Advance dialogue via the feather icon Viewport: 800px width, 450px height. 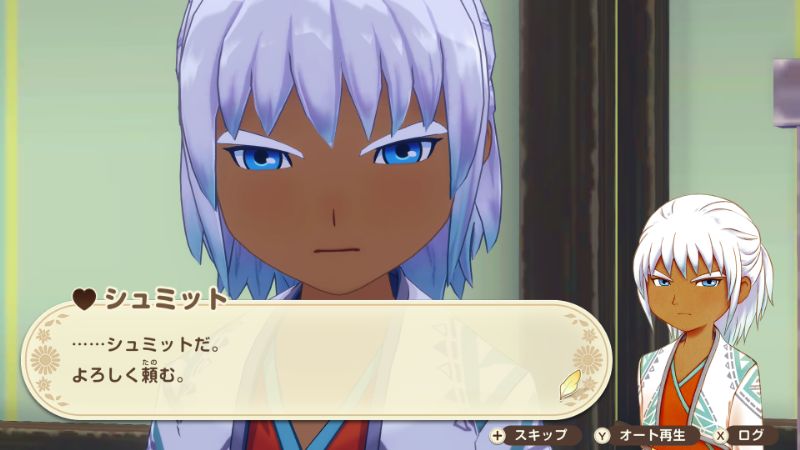point(569,383)
